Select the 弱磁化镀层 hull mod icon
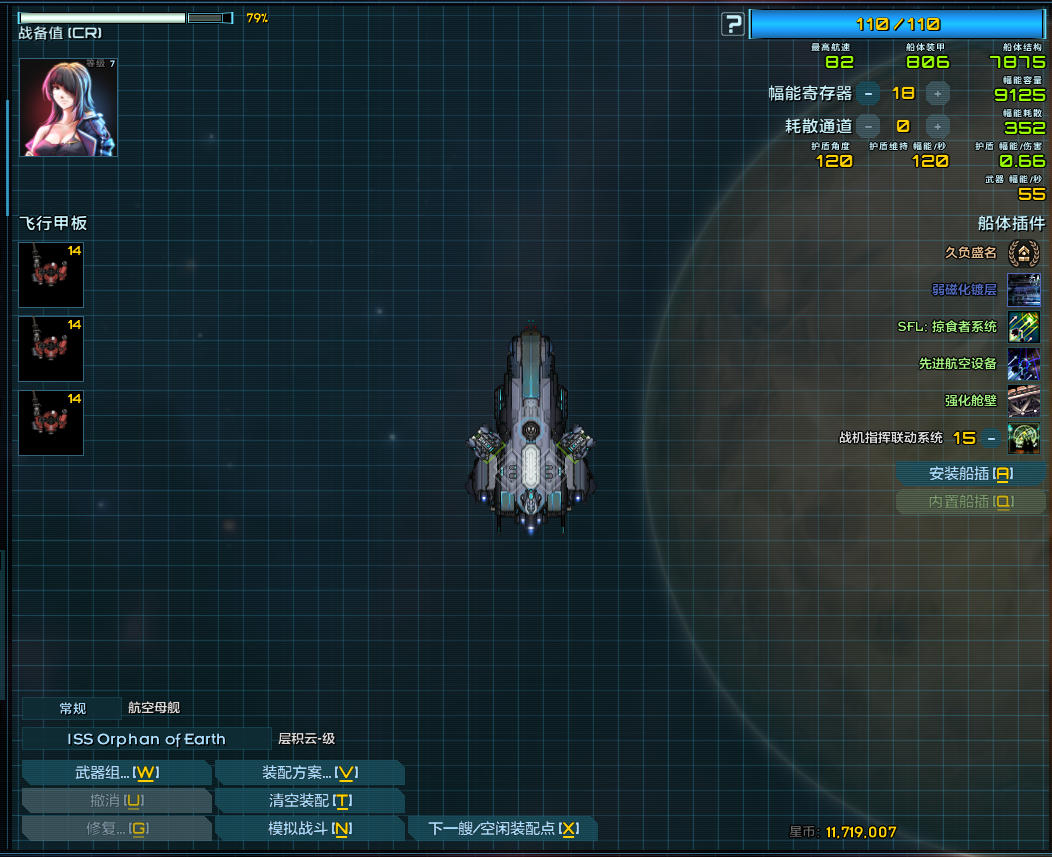 click(x=1024, y=290)
